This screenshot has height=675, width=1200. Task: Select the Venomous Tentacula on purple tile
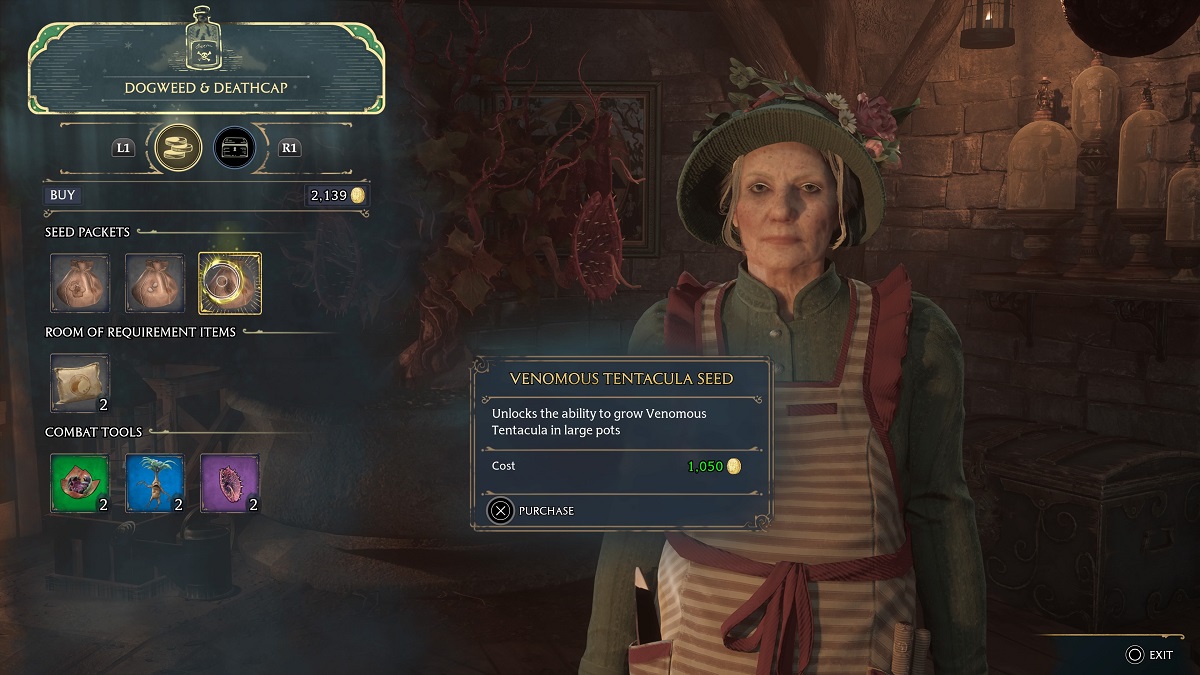pos(230,484)
